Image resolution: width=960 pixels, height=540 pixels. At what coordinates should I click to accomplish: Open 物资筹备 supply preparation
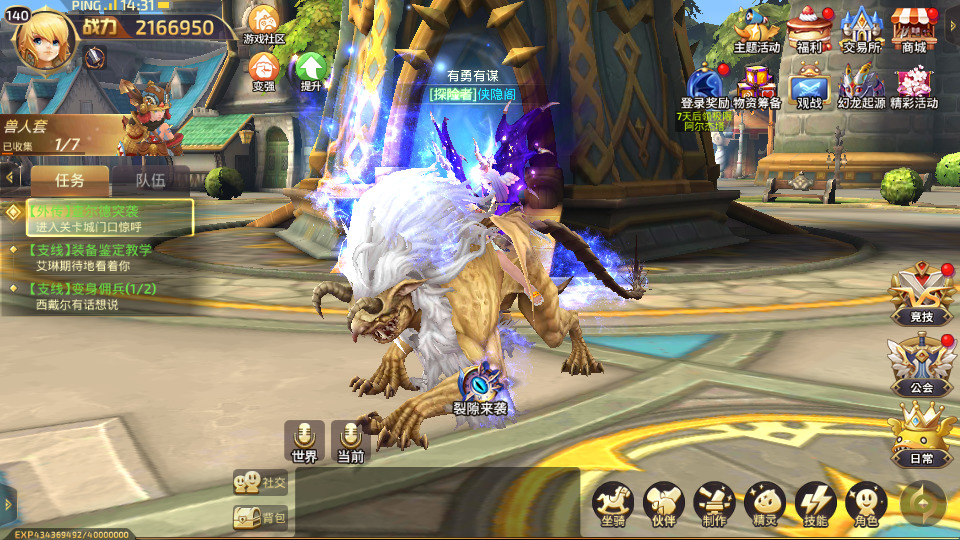tap(757, 84)
